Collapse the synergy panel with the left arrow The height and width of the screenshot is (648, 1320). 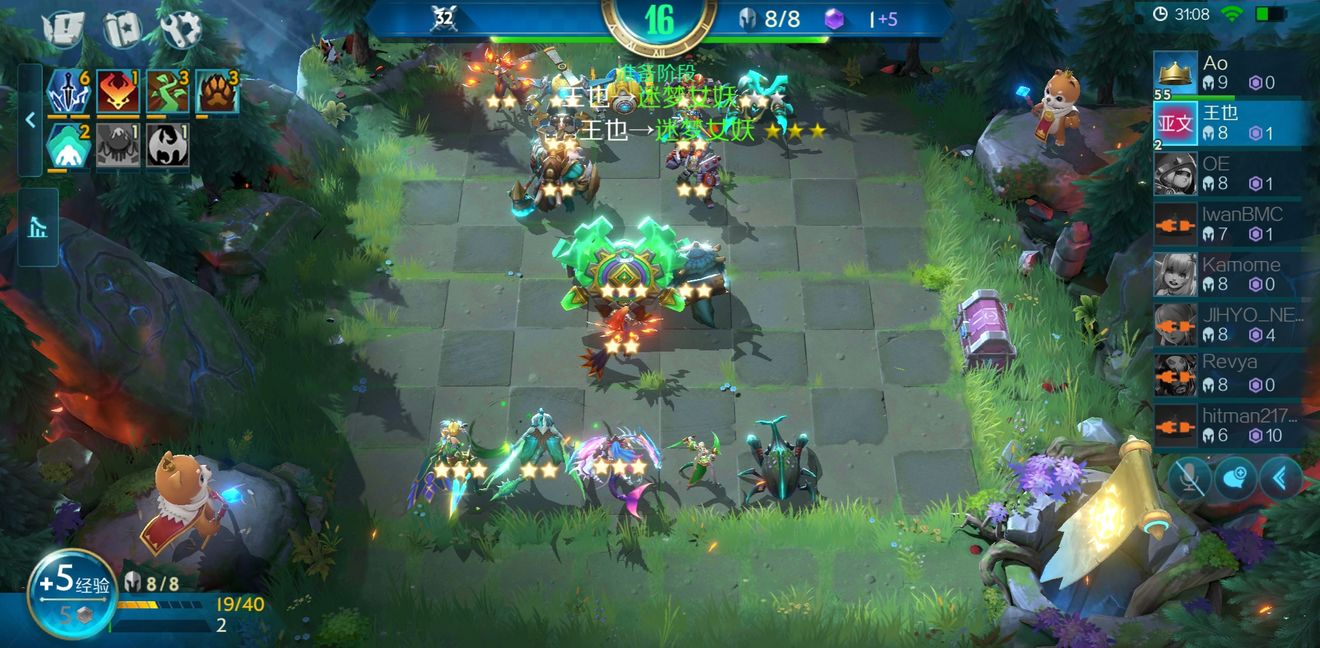coord(30,120)
